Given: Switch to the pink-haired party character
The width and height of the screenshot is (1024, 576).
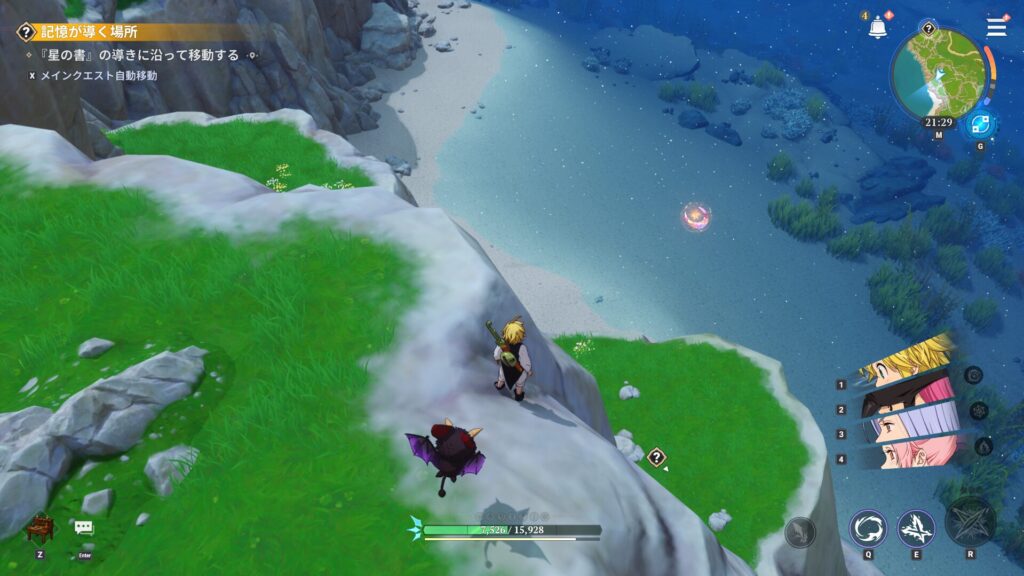Looking at the screenshot, I should [905, 455].
